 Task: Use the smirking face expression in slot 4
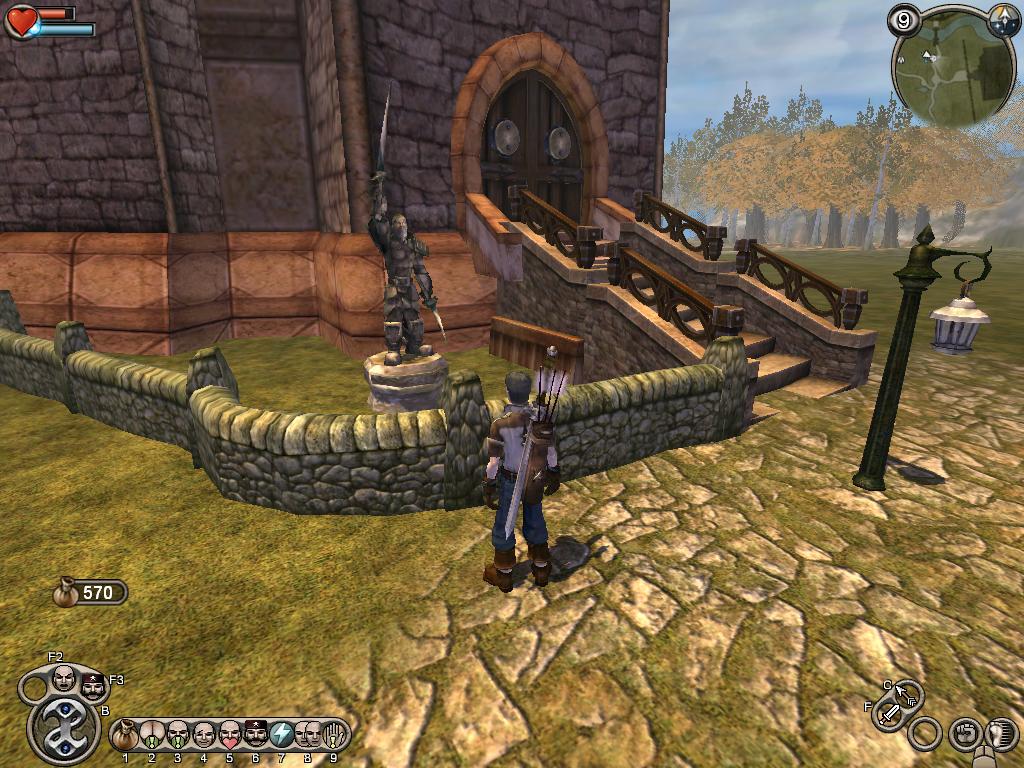pyautogui.click(x=204, y=736)
